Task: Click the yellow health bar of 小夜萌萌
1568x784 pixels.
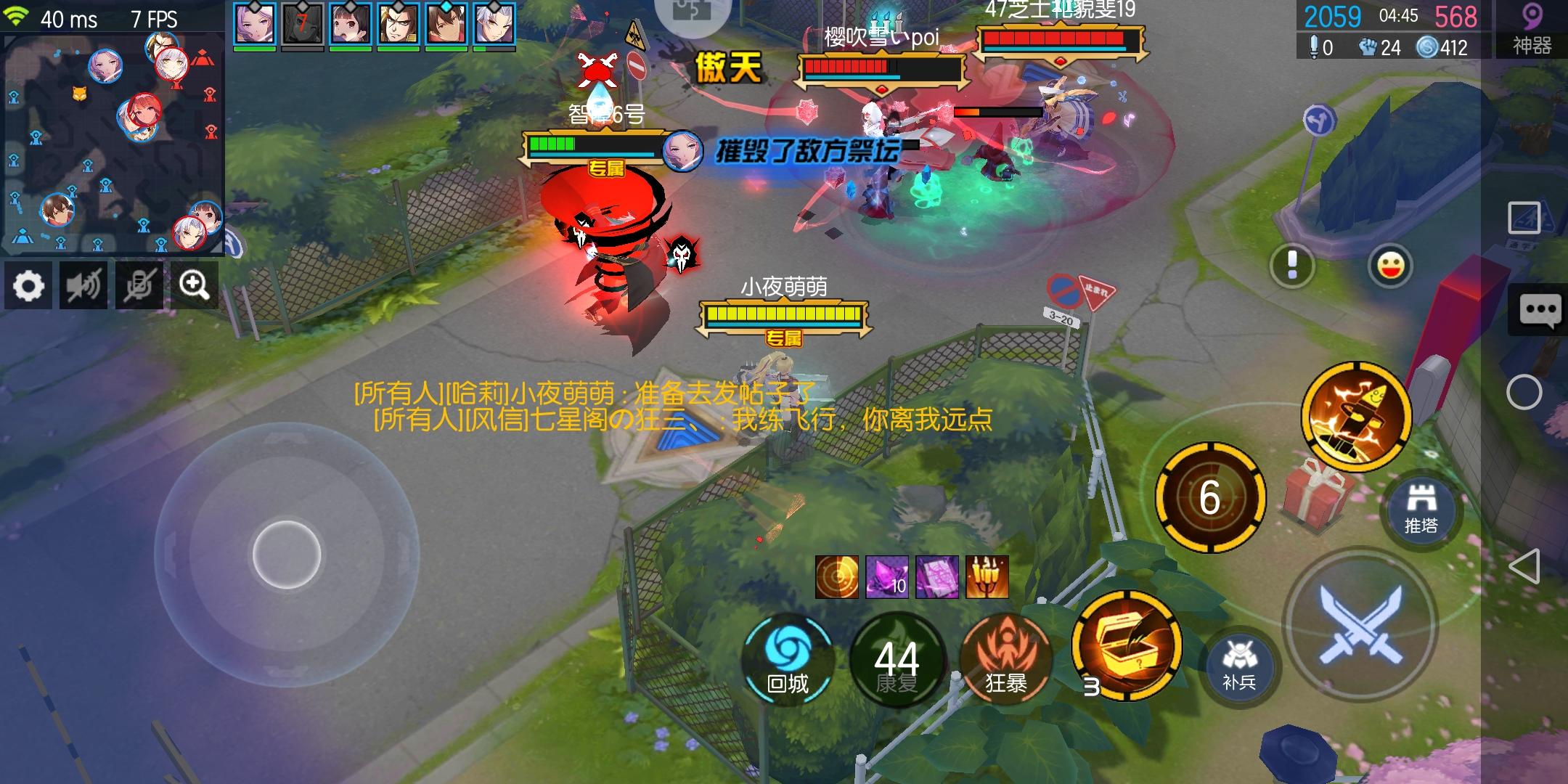Action: pyautogui.click(x=784, y=314)
